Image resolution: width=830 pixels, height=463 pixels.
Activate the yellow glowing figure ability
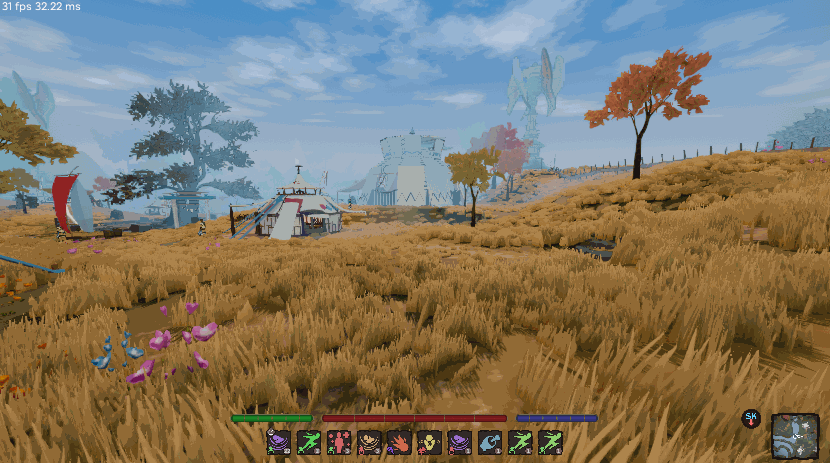tap(430, 442)
